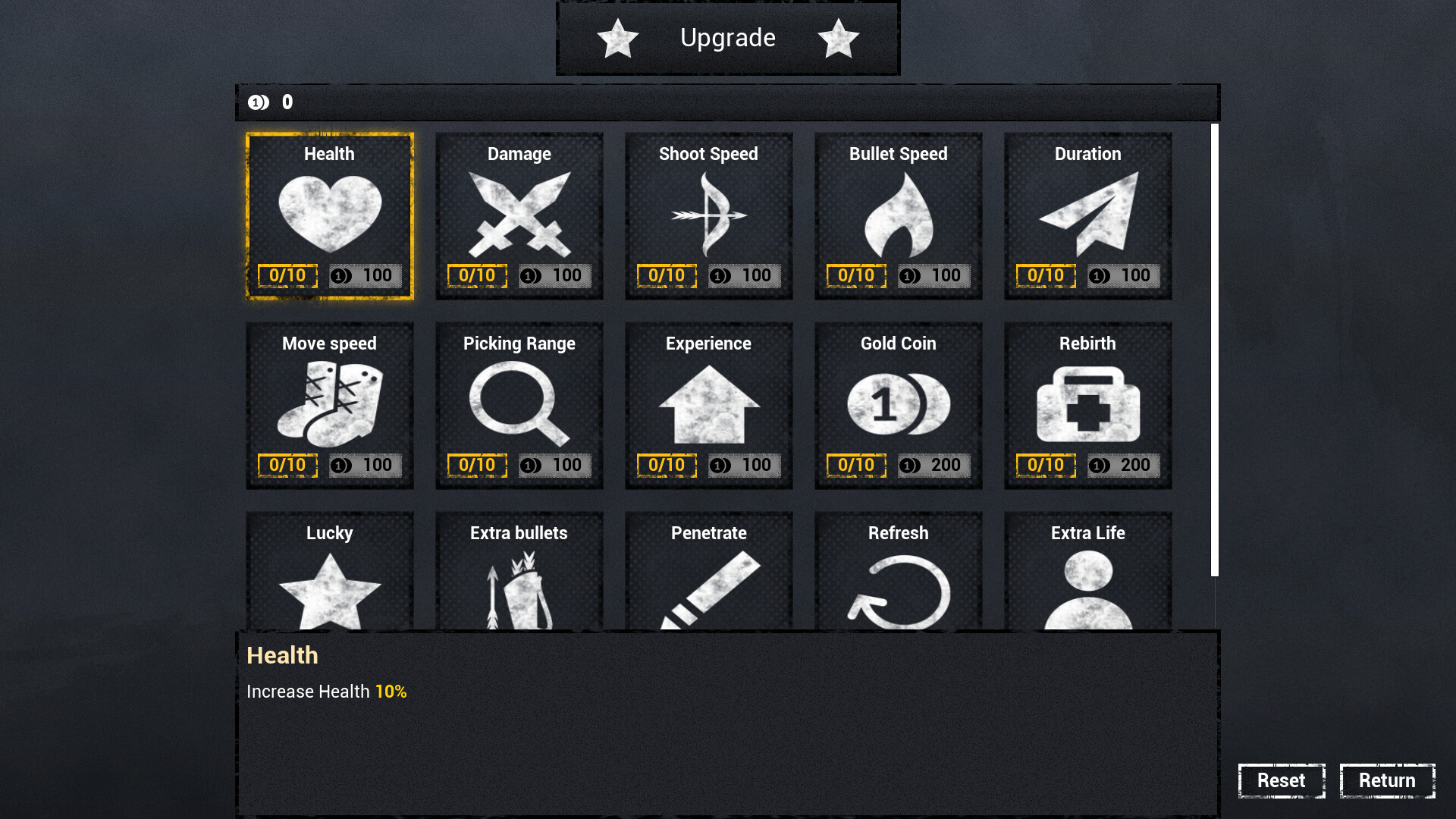
Task: Select the Refresh circular arrow icon
Action: pos(898,591)
